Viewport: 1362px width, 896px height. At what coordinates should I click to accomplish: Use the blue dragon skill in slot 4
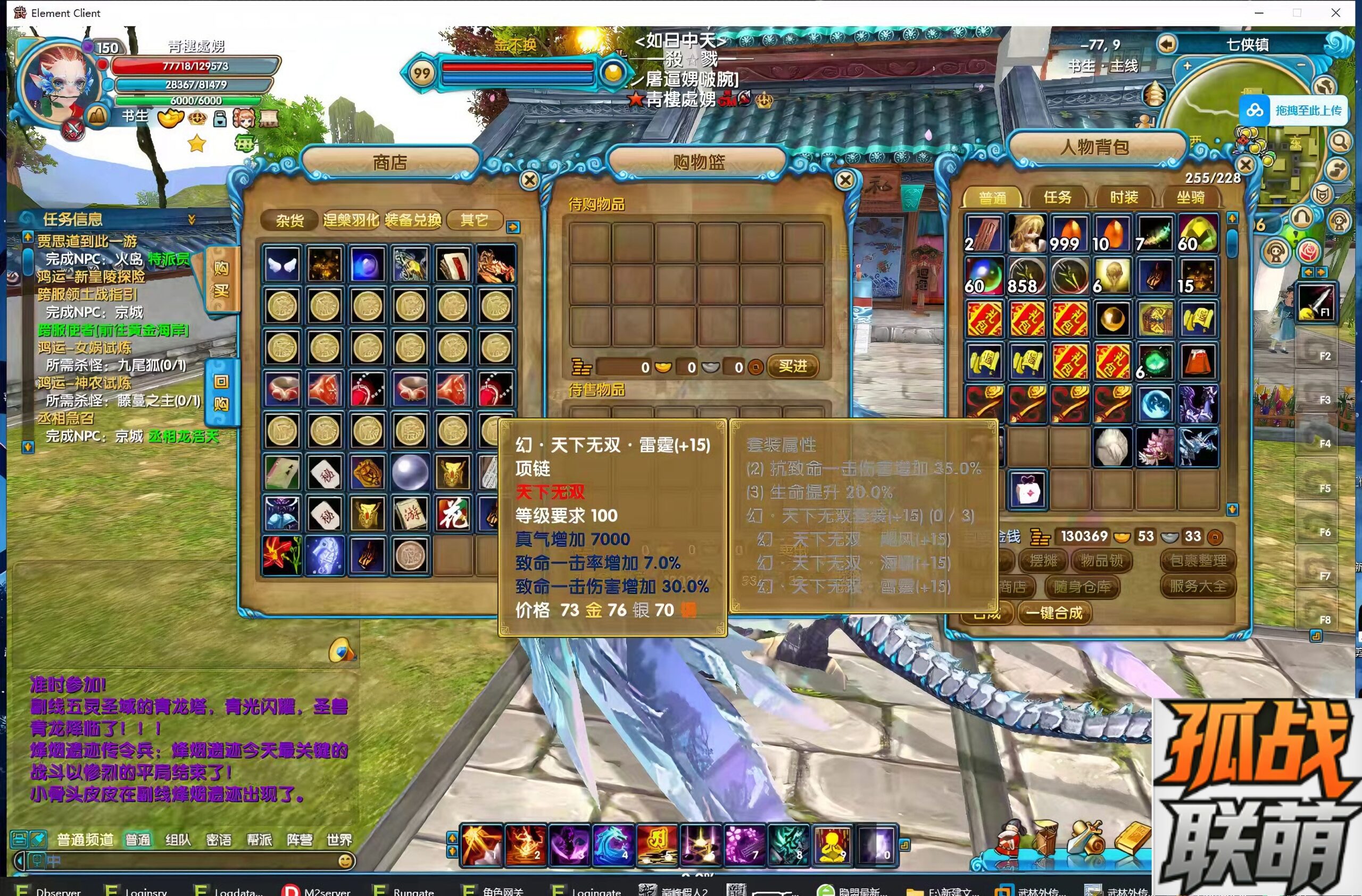pos(613,844)
